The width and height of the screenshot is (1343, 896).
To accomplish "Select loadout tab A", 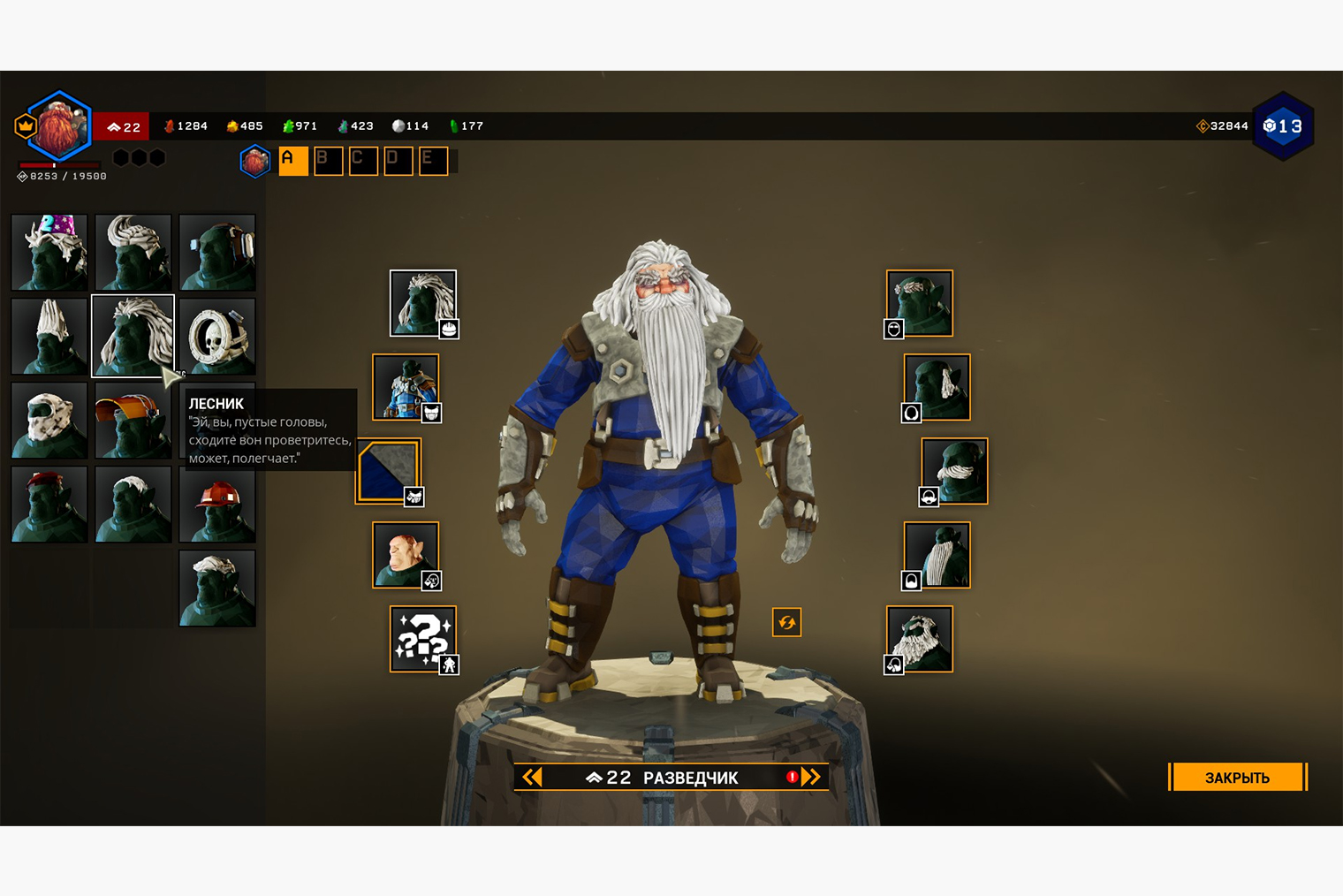I will pos(292,161).
